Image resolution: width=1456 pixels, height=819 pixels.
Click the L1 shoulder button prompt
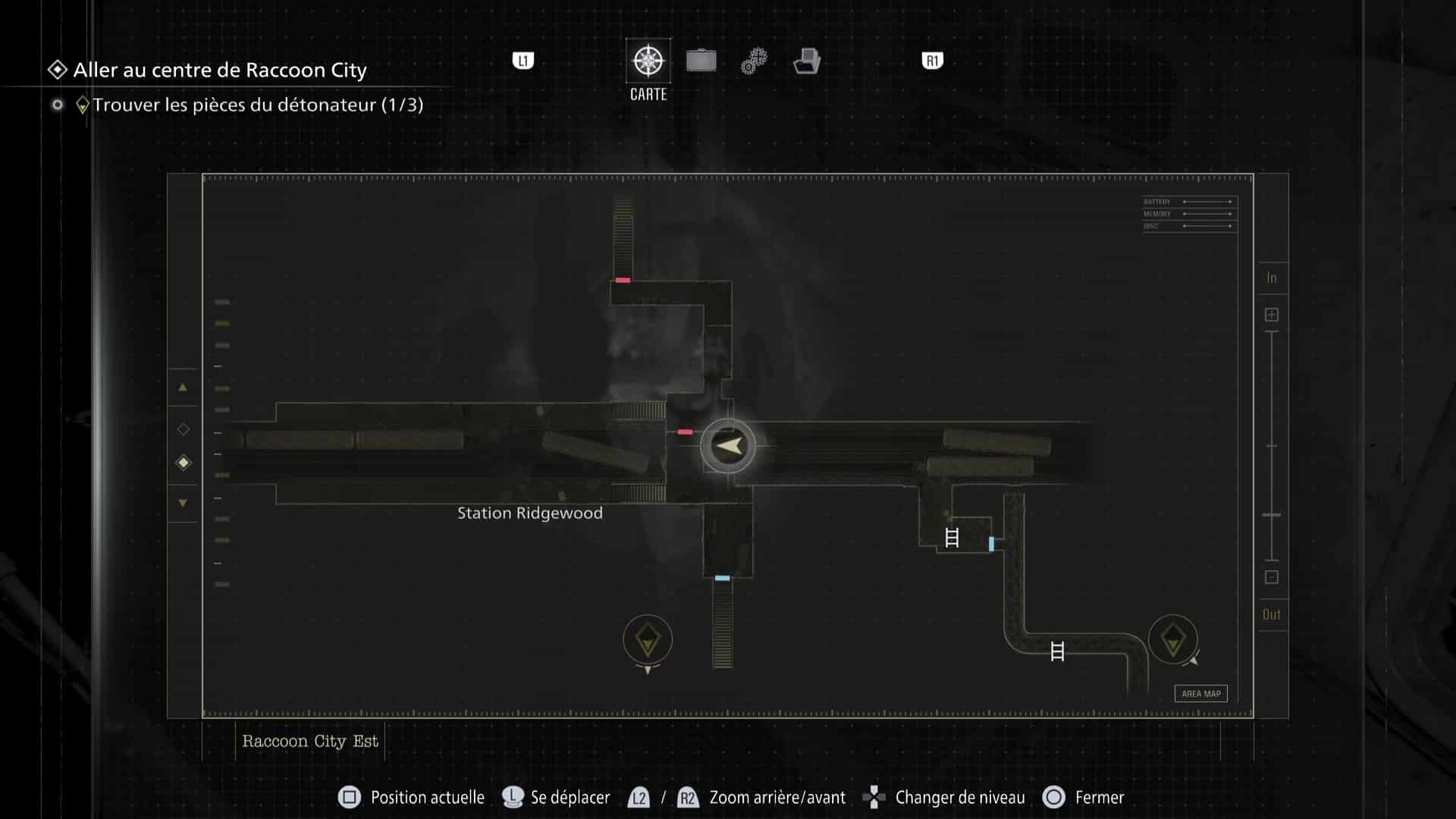tap(523, 61)
